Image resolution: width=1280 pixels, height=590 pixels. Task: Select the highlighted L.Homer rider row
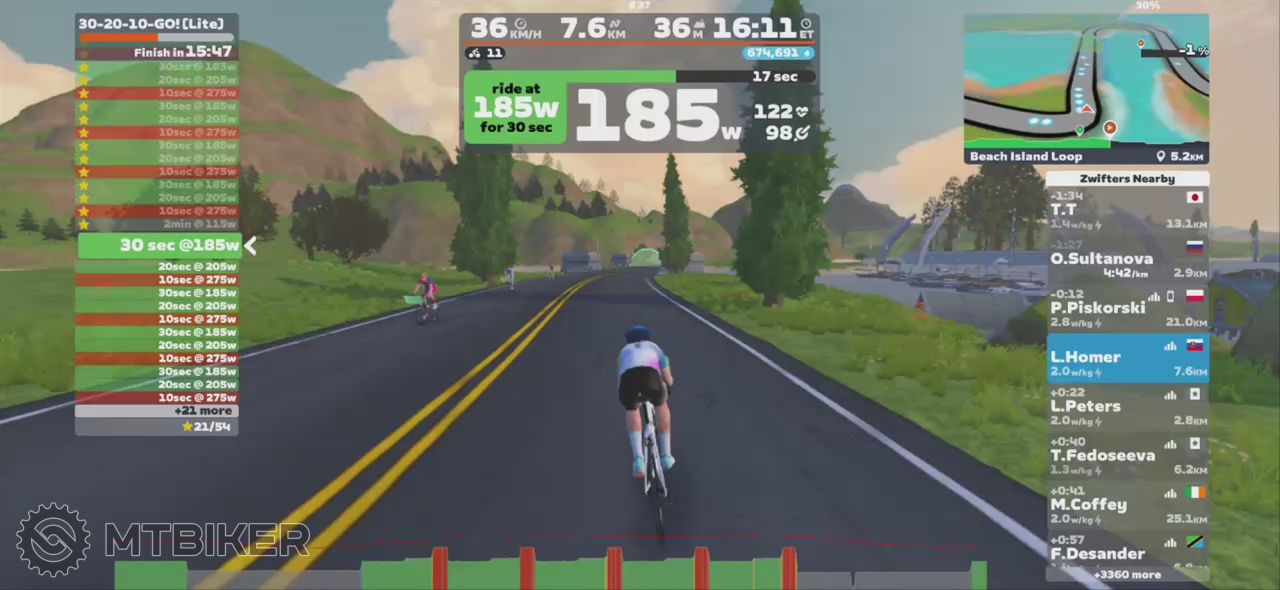pos(1127,358)
